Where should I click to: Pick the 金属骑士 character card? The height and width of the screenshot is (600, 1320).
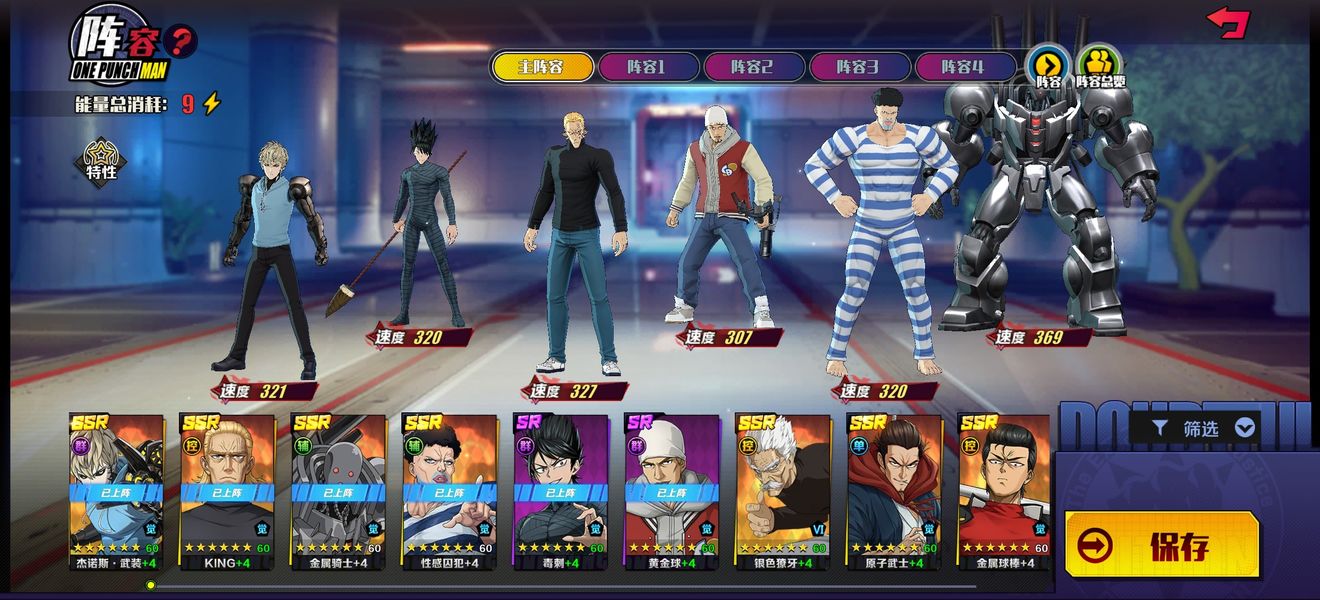(x=338, y=490)
